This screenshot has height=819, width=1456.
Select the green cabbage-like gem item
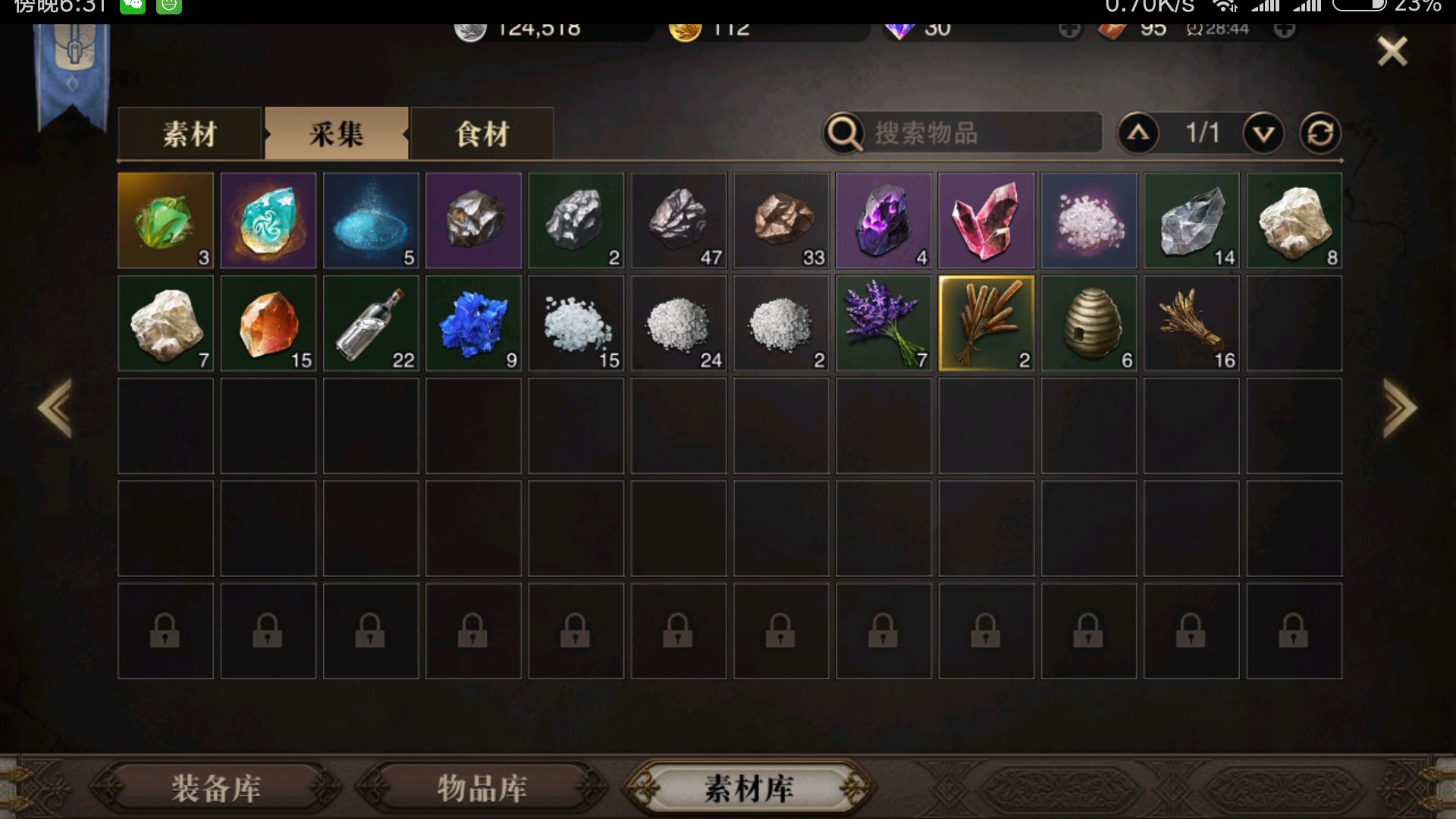165,221
